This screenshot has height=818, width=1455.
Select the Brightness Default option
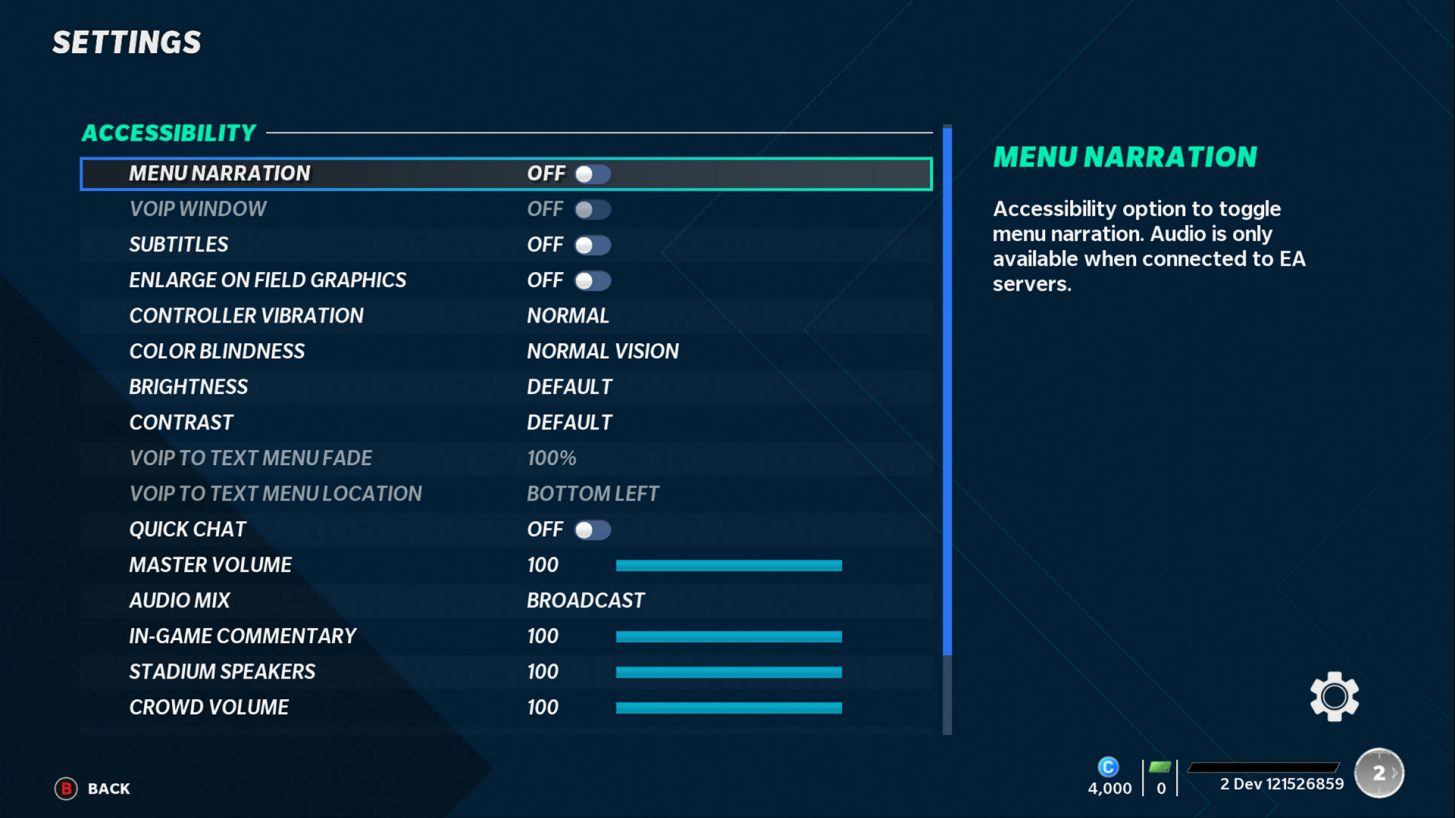570,386
